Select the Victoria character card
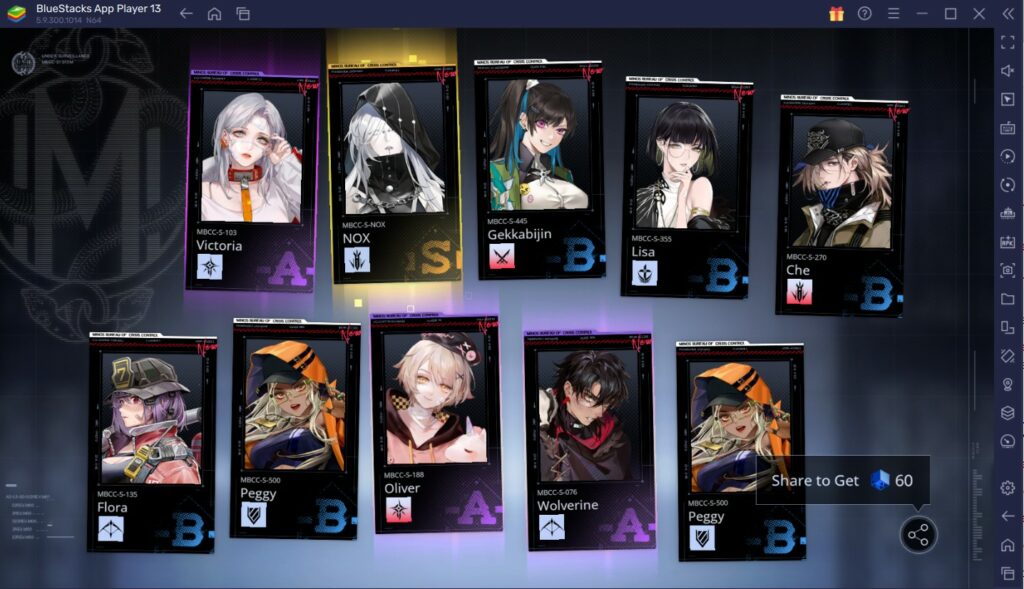 251,180
